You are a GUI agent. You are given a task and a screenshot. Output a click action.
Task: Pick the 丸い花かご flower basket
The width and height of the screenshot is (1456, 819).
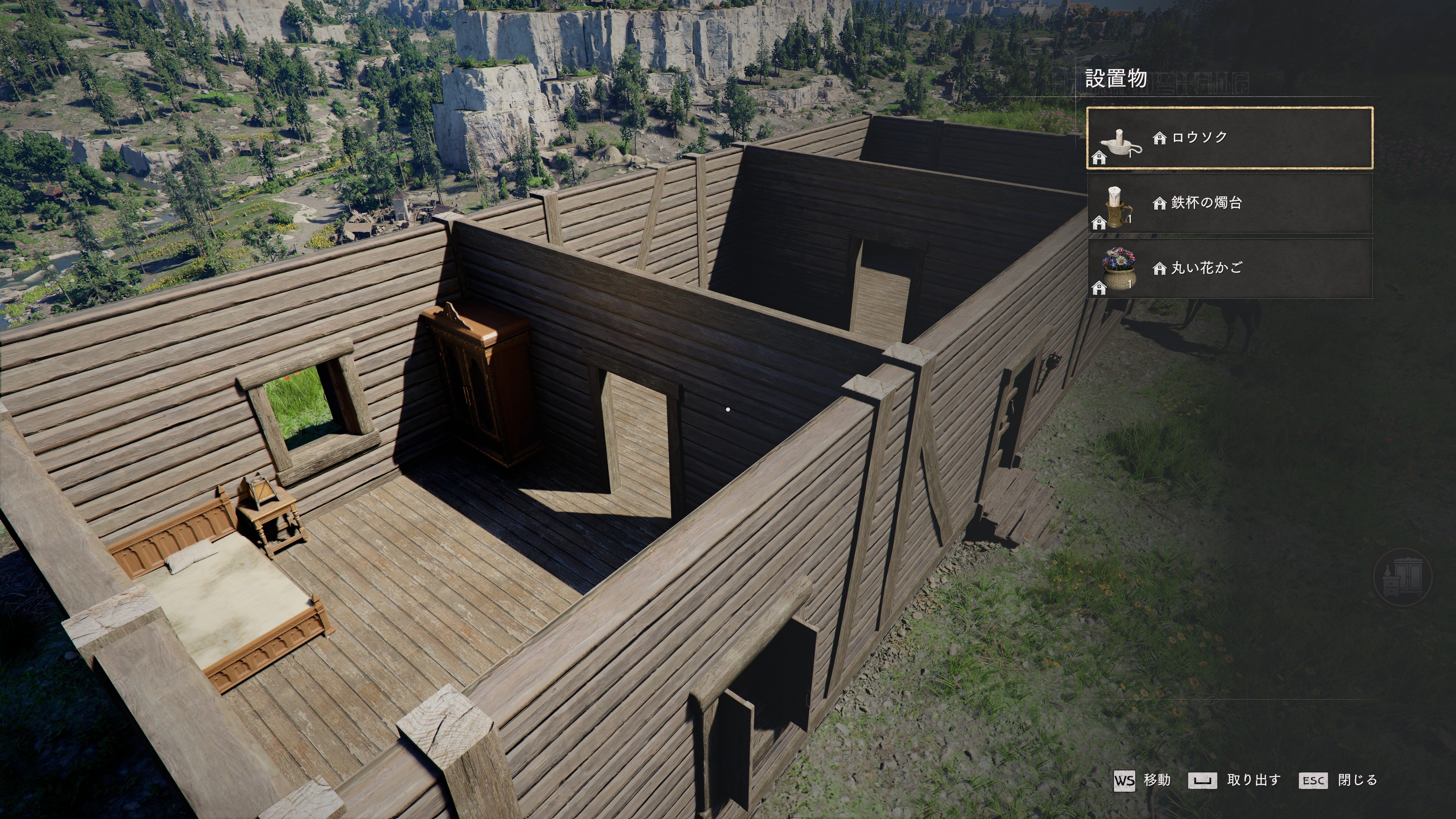click(x=1229, y=268)
